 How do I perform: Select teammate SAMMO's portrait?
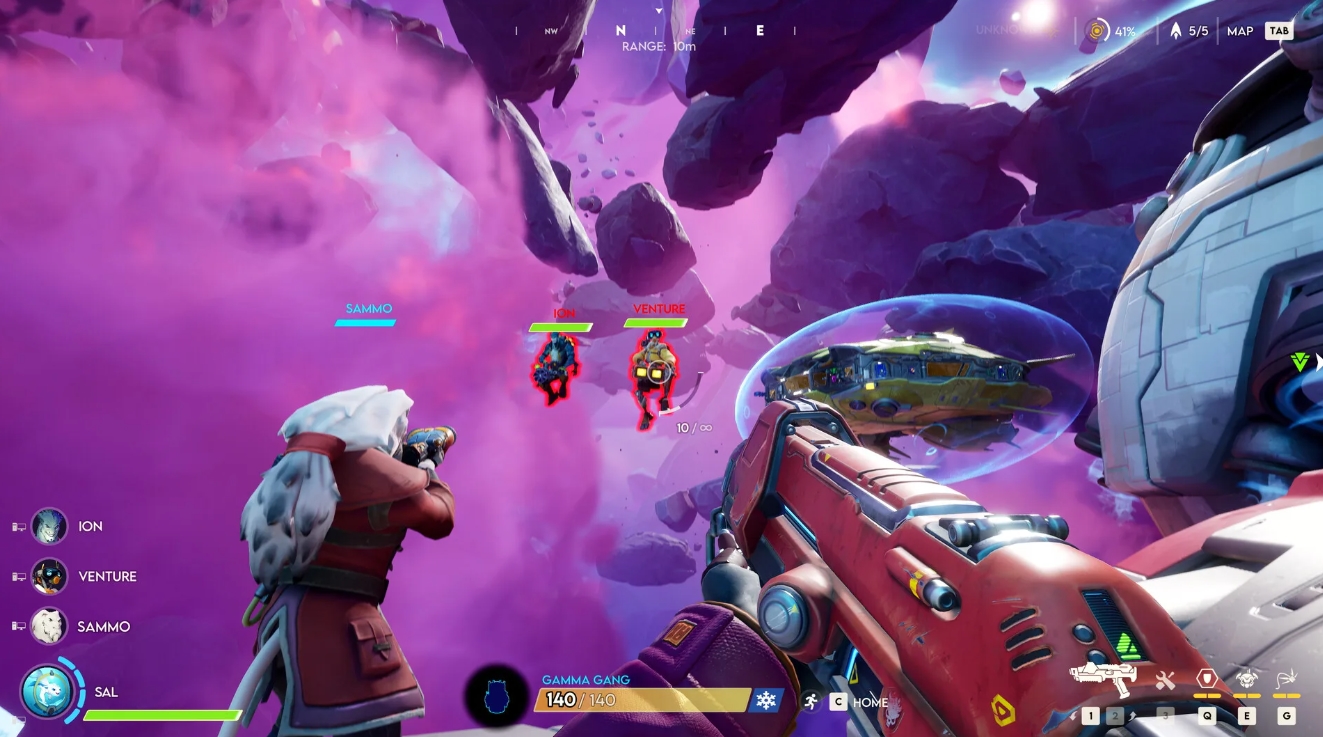(x=49, y=626)
